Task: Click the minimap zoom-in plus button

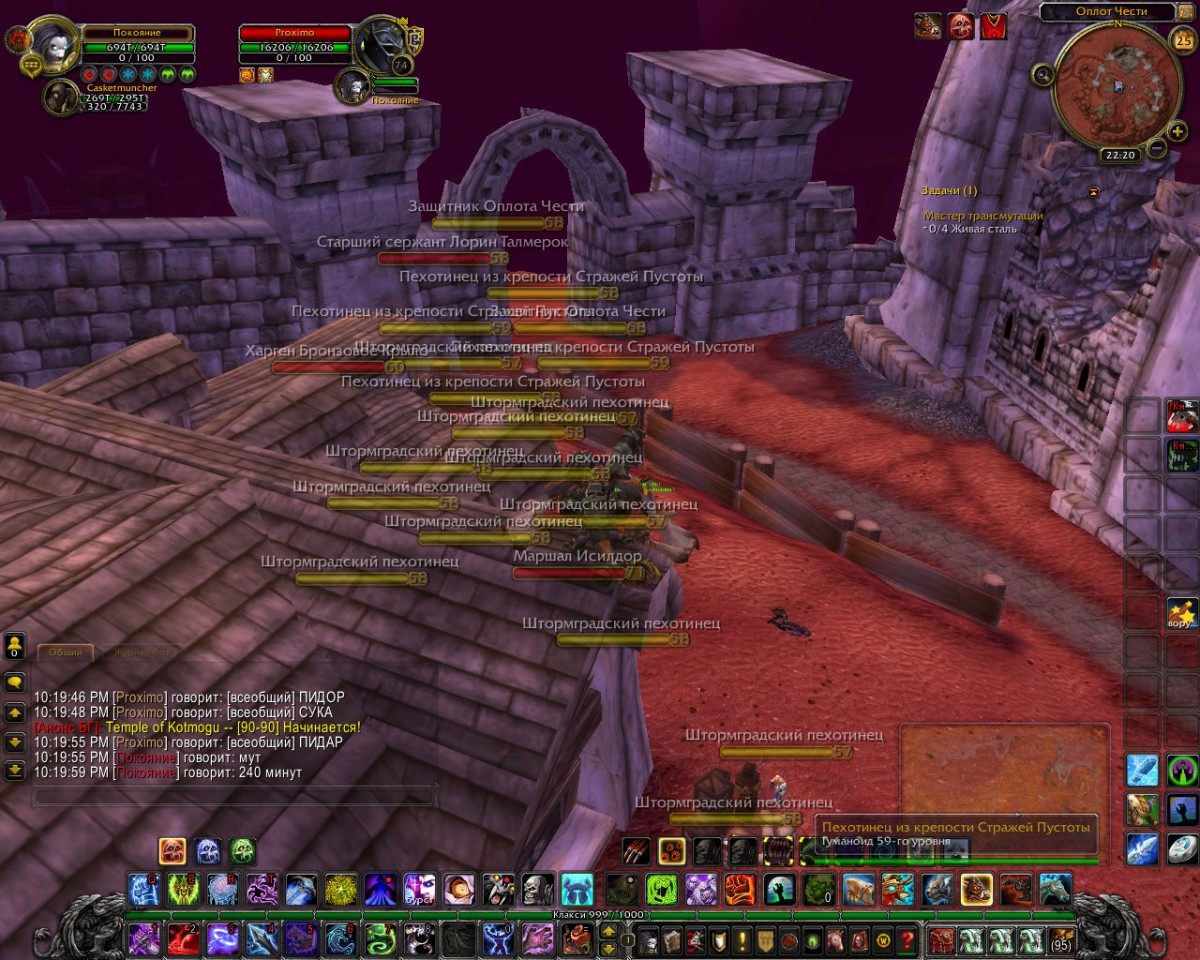Action: [1176, 131]
